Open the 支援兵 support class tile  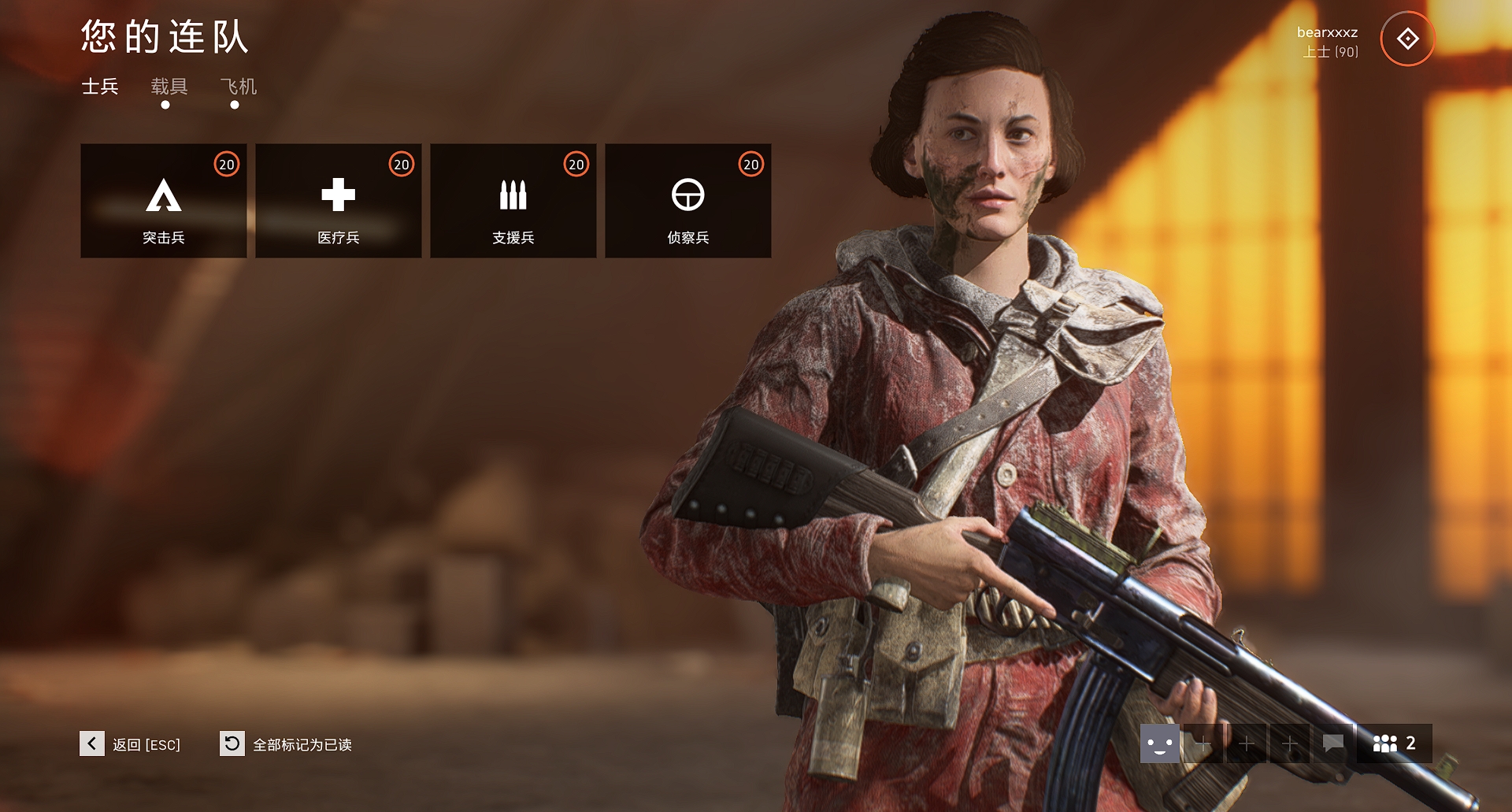[x=513, y=201]
